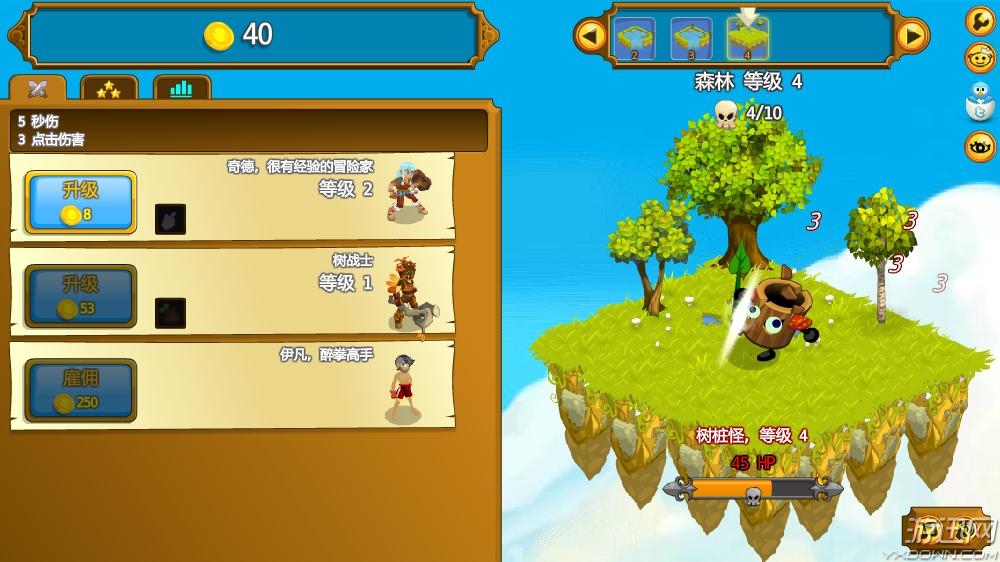1000x562 pixels.
Task: Open settings with the wrench icon
Action: pos(979,21)
